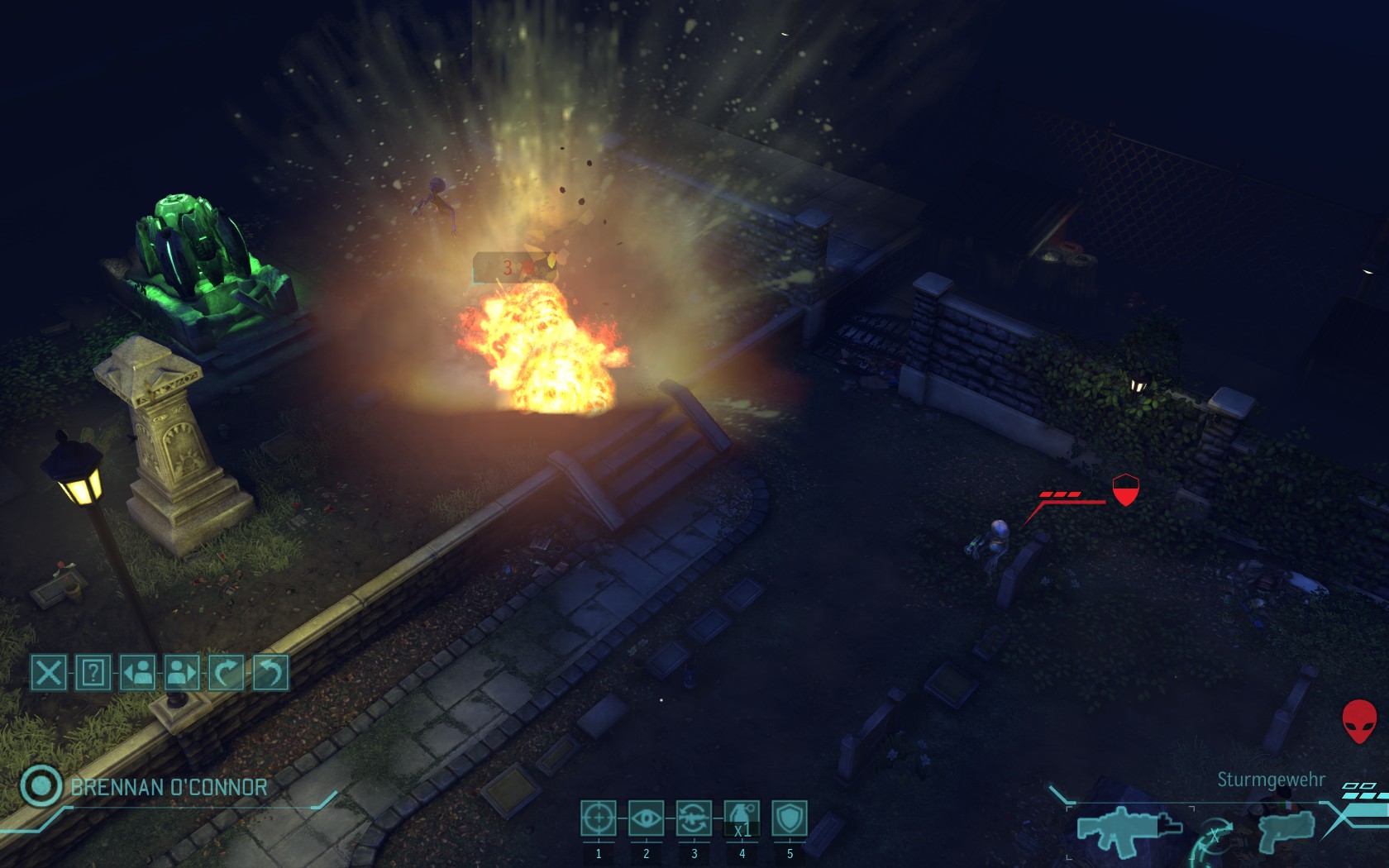Select the Sturmgewehr assault rifle

click(1129, 829)
